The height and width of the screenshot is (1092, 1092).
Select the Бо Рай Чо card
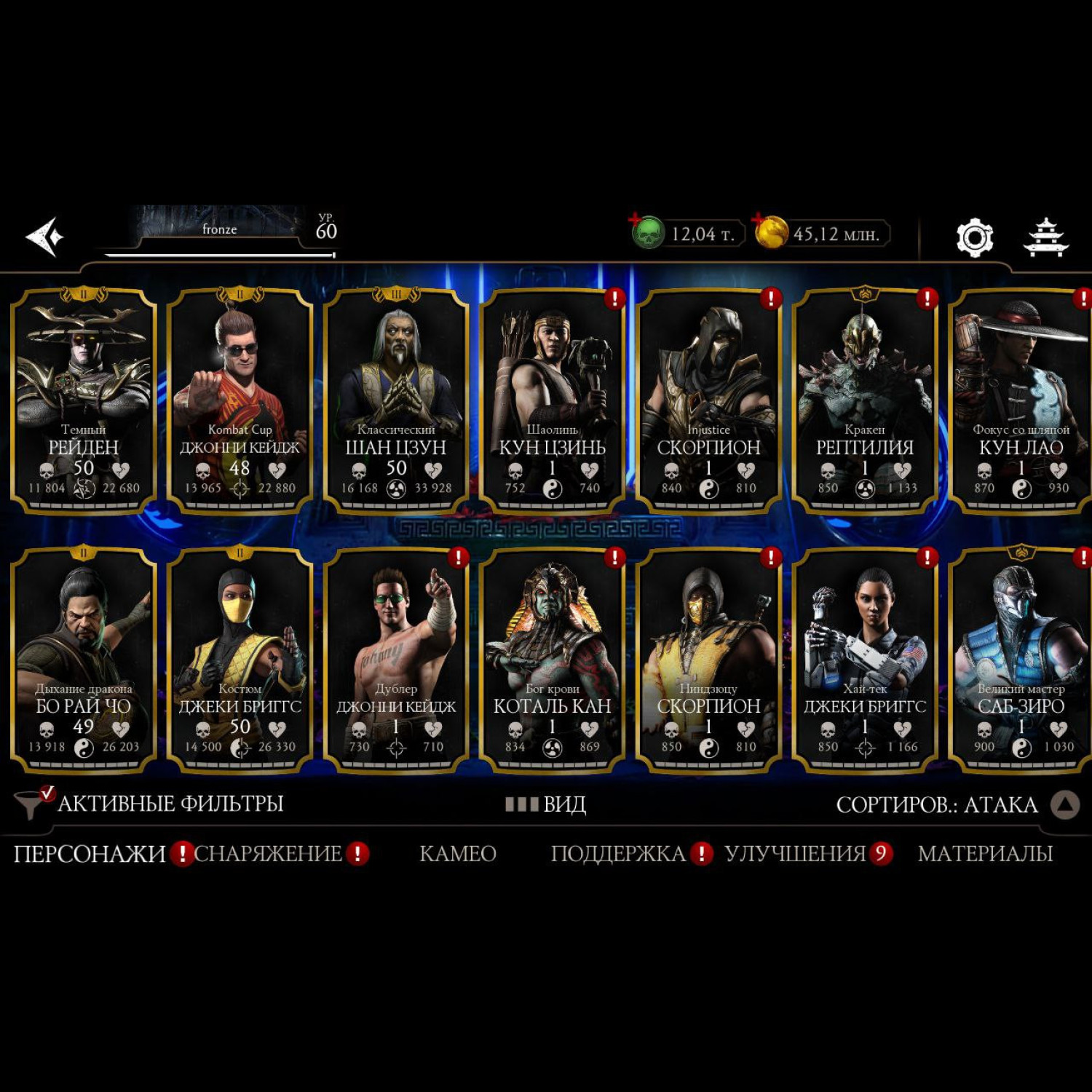[x=84, y=659]
